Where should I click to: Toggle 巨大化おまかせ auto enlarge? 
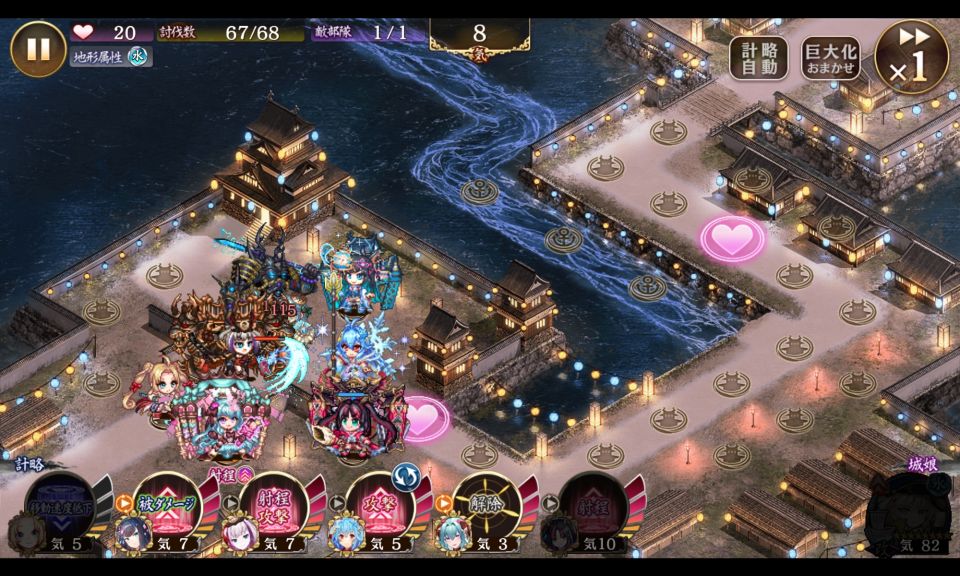click(830, 59)
